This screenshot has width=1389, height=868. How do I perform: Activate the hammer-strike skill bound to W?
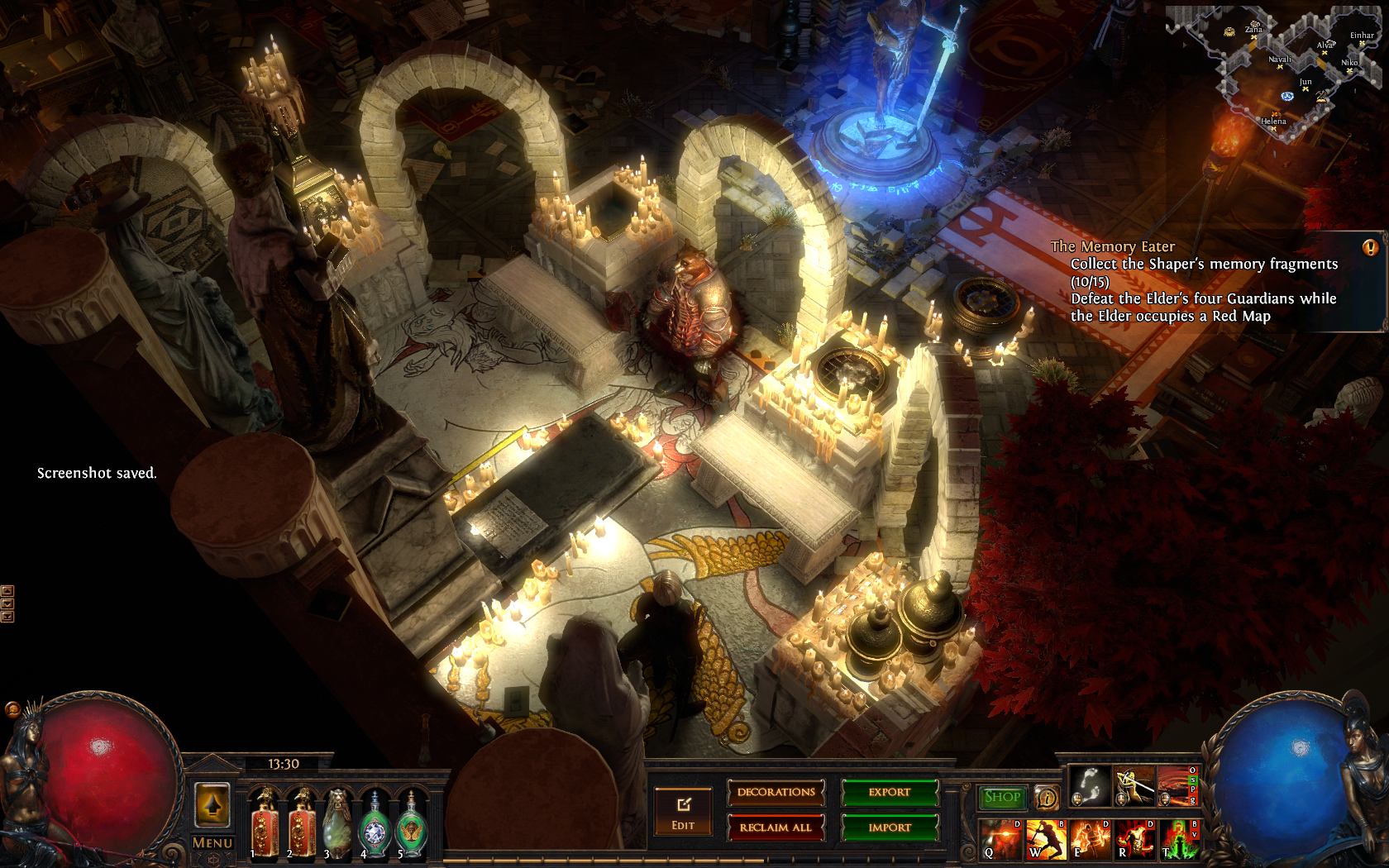(1045, 839)
